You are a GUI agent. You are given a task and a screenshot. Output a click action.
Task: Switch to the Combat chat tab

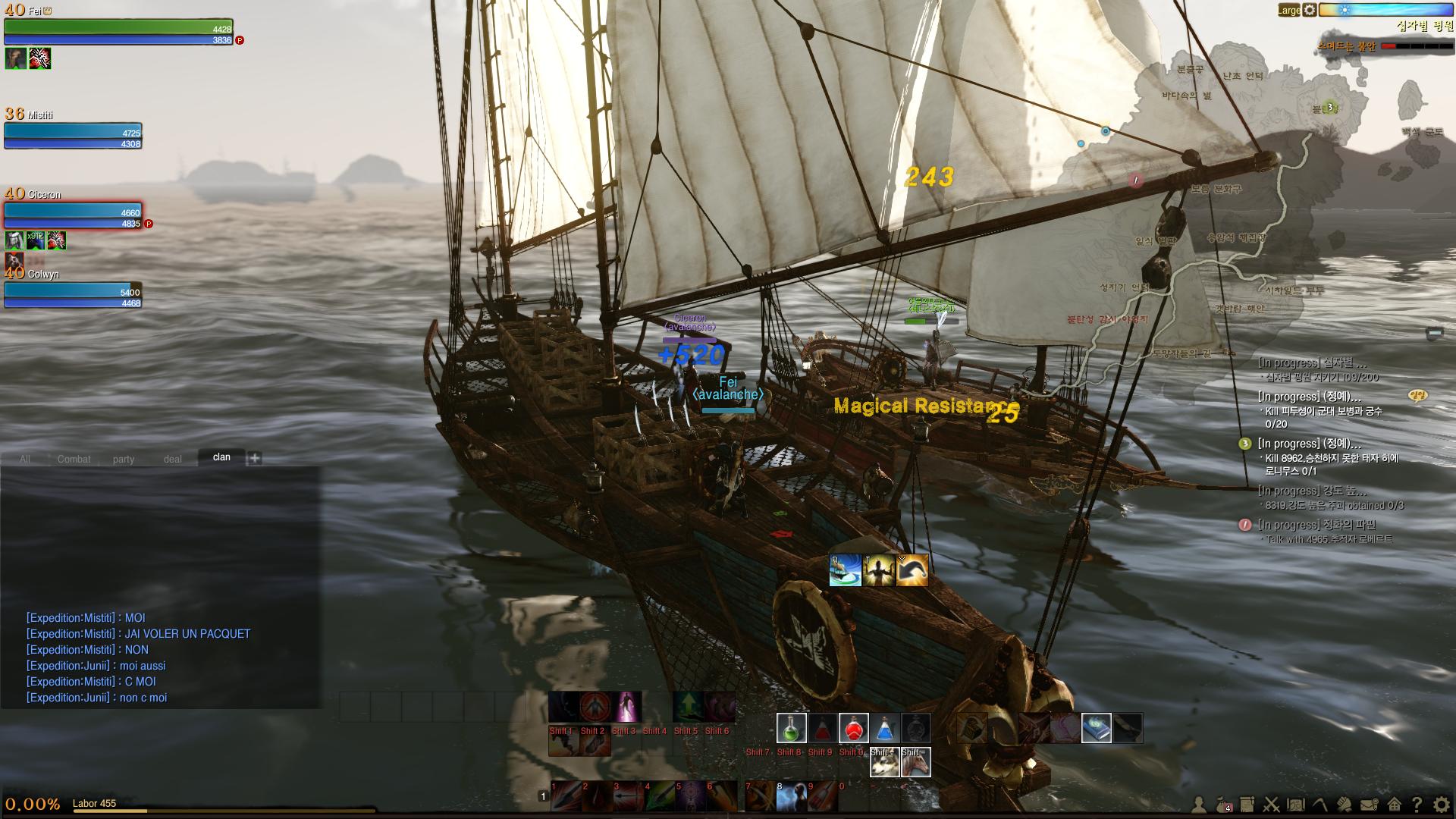click(x=74, y=459)
